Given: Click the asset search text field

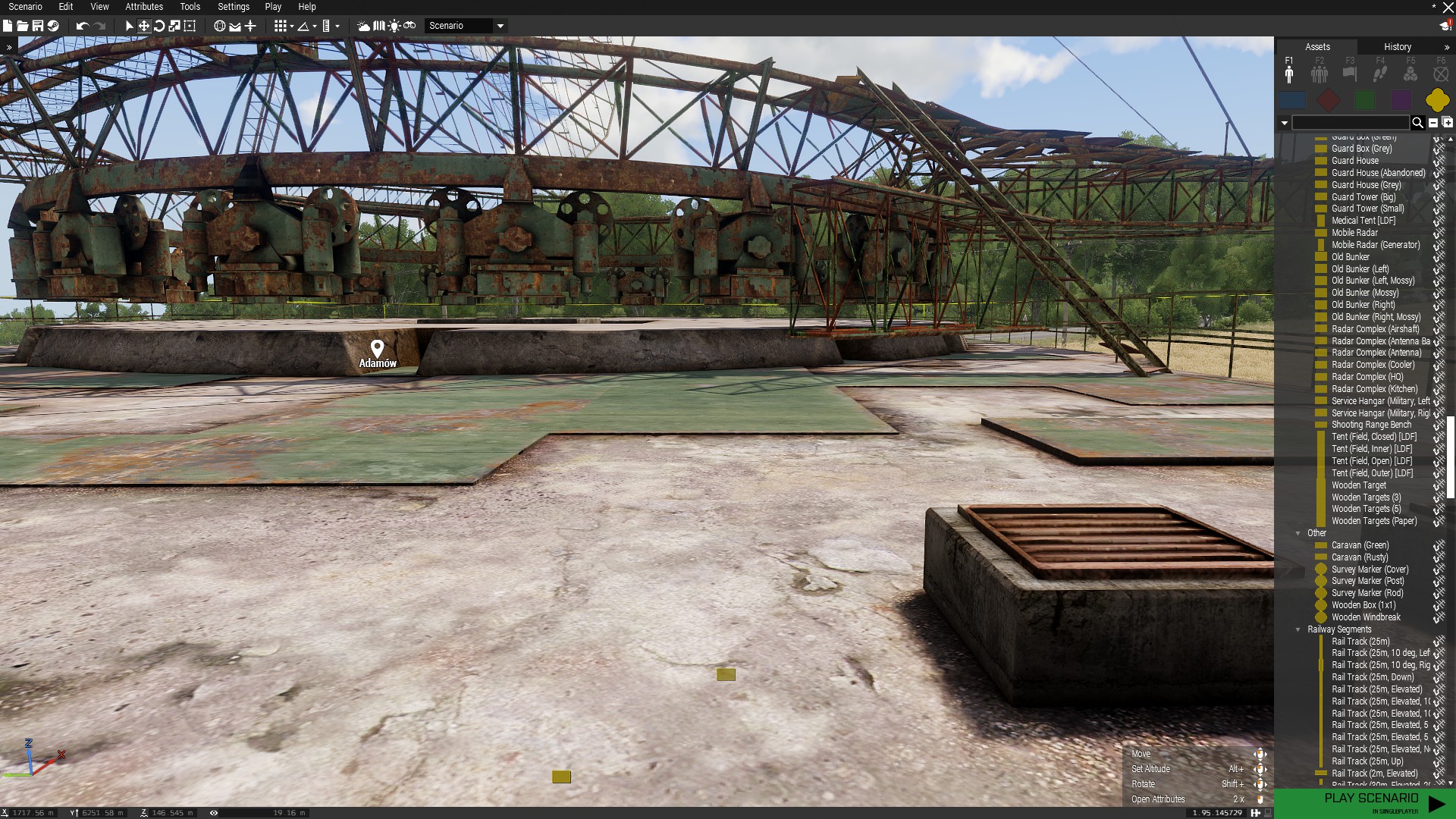Looking at the screenshot, I should [x=1350, y=123].
